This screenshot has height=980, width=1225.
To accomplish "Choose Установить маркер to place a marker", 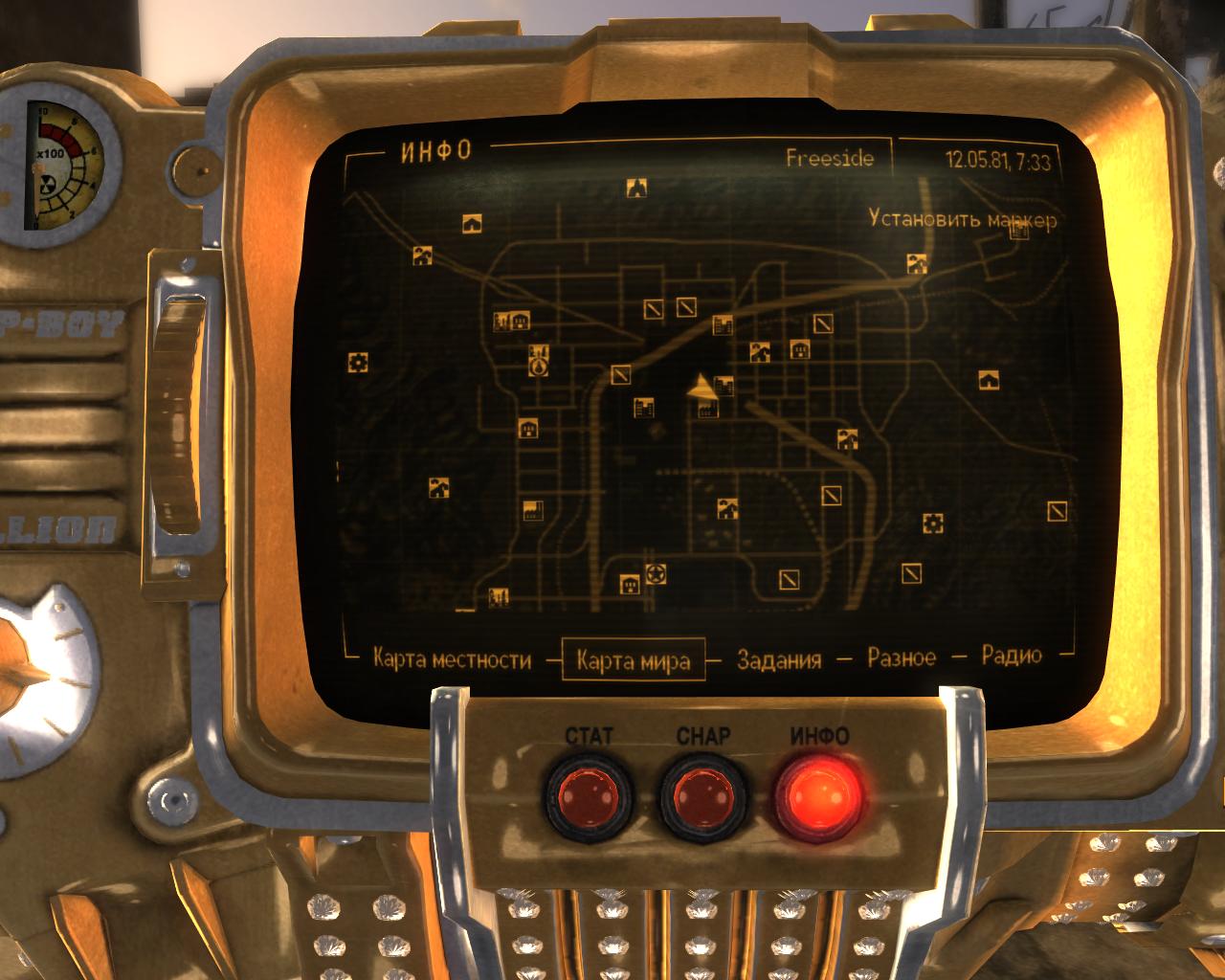I will coord(963,219).
